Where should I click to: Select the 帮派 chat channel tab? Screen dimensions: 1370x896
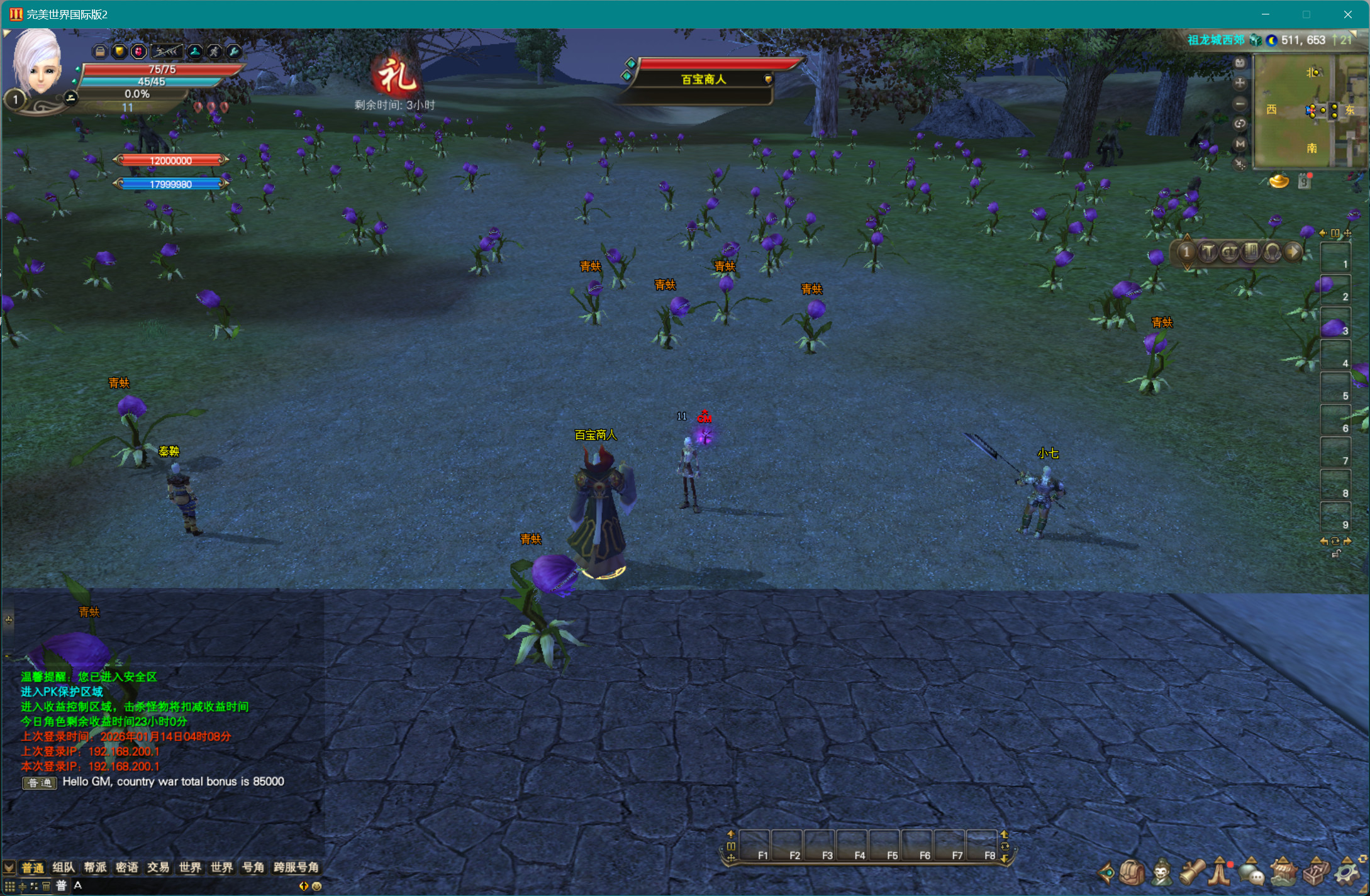click(x=95, y=868)
